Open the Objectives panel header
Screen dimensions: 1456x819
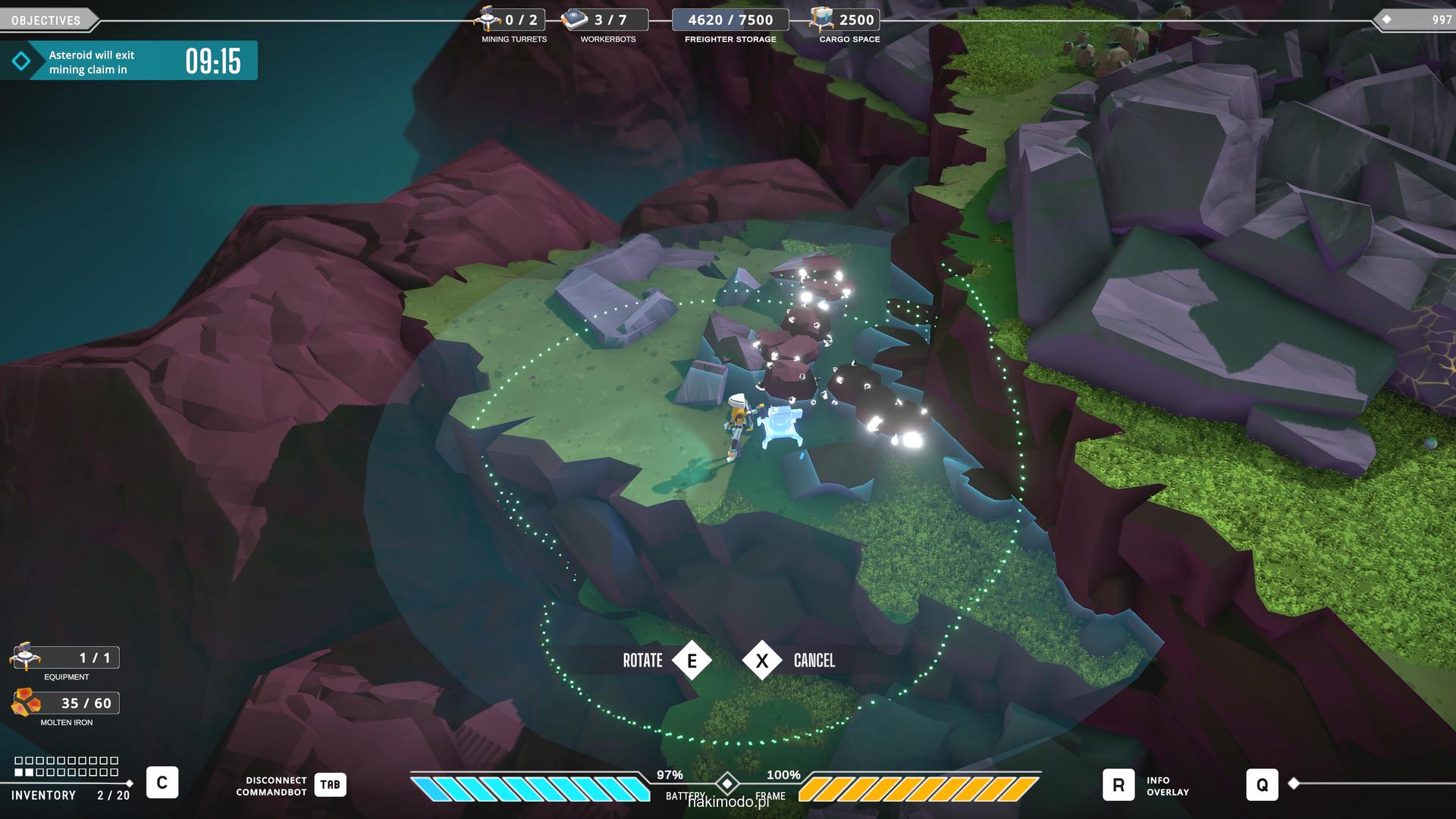[x=46, y=20]
